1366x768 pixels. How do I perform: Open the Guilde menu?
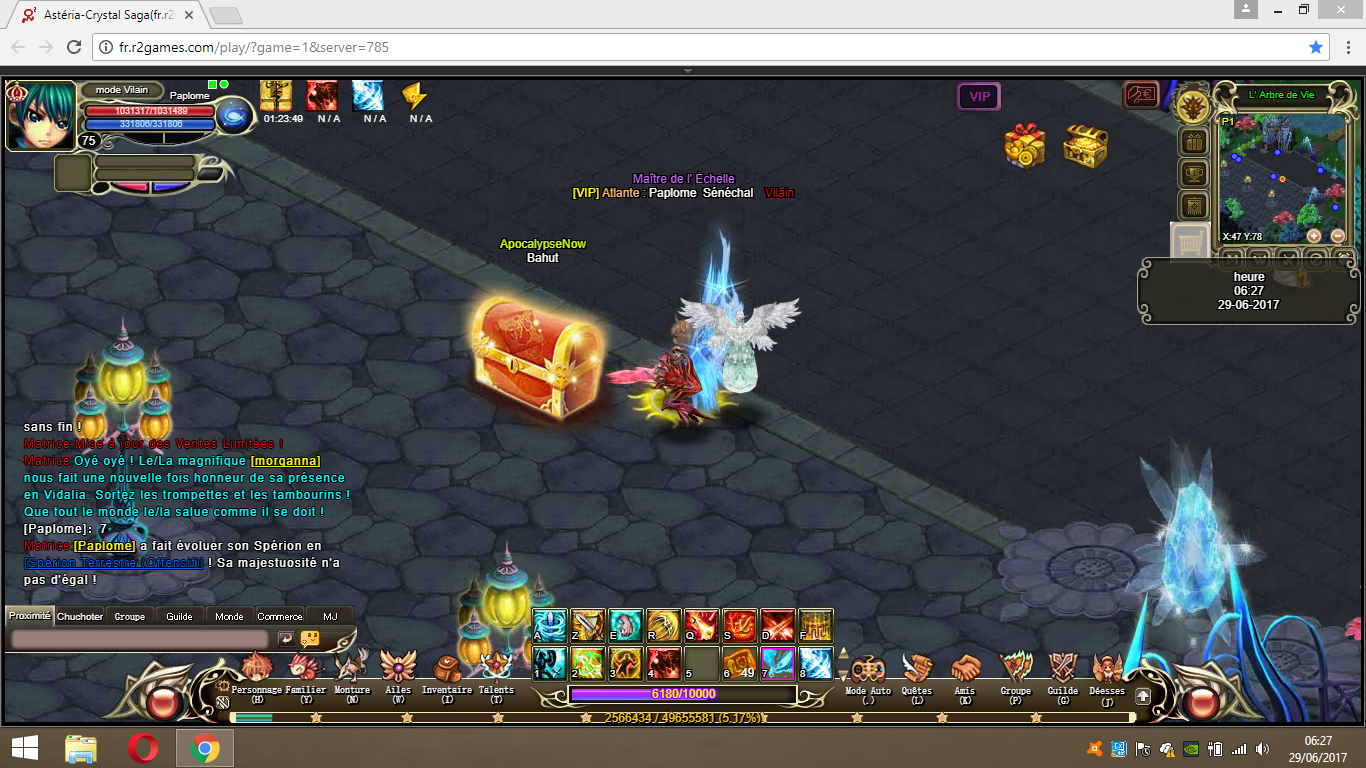(1062, 669)
